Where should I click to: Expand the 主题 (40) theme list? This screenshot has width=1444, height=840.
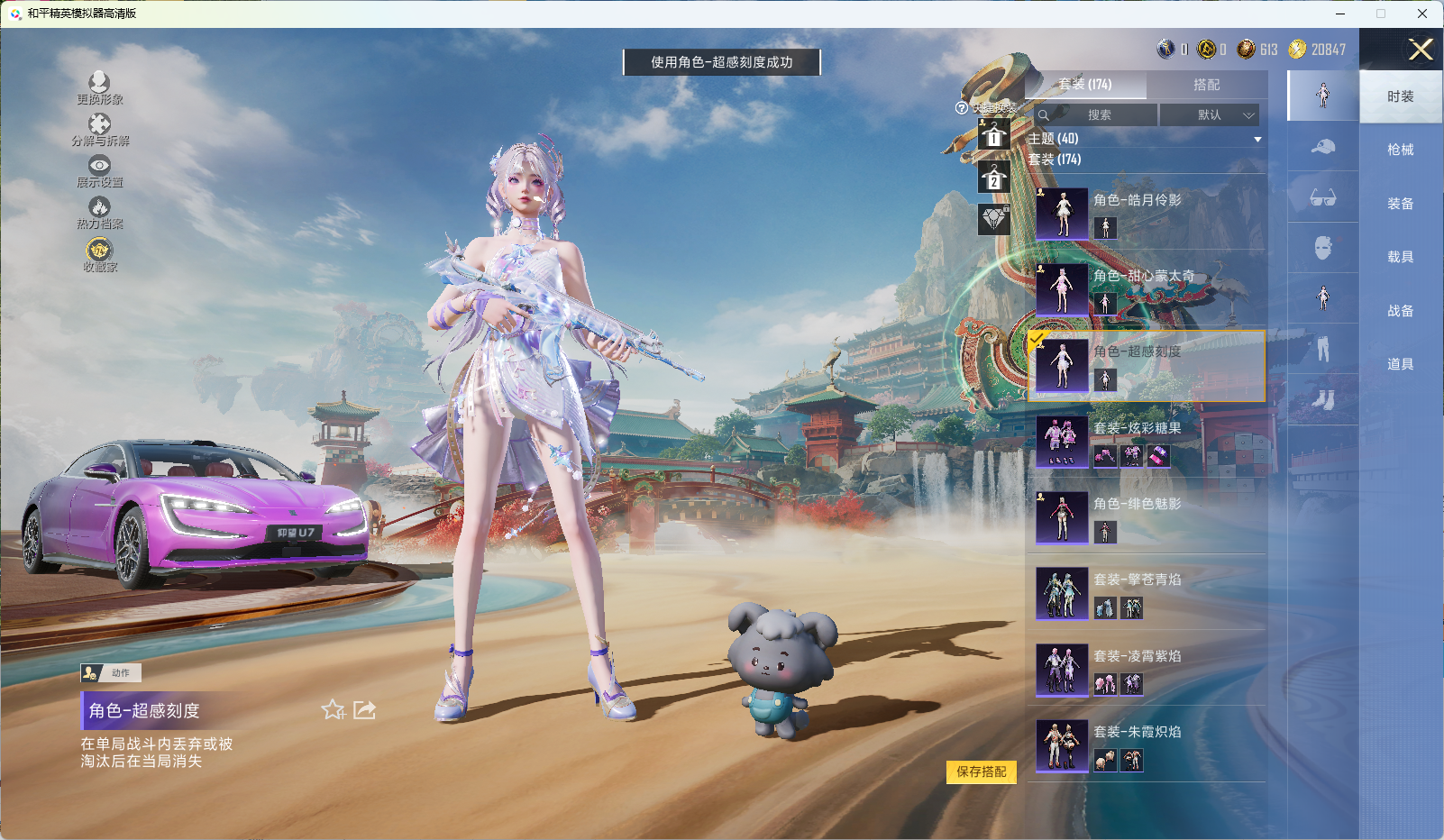pyautogui.click(x=1257, y=139)
